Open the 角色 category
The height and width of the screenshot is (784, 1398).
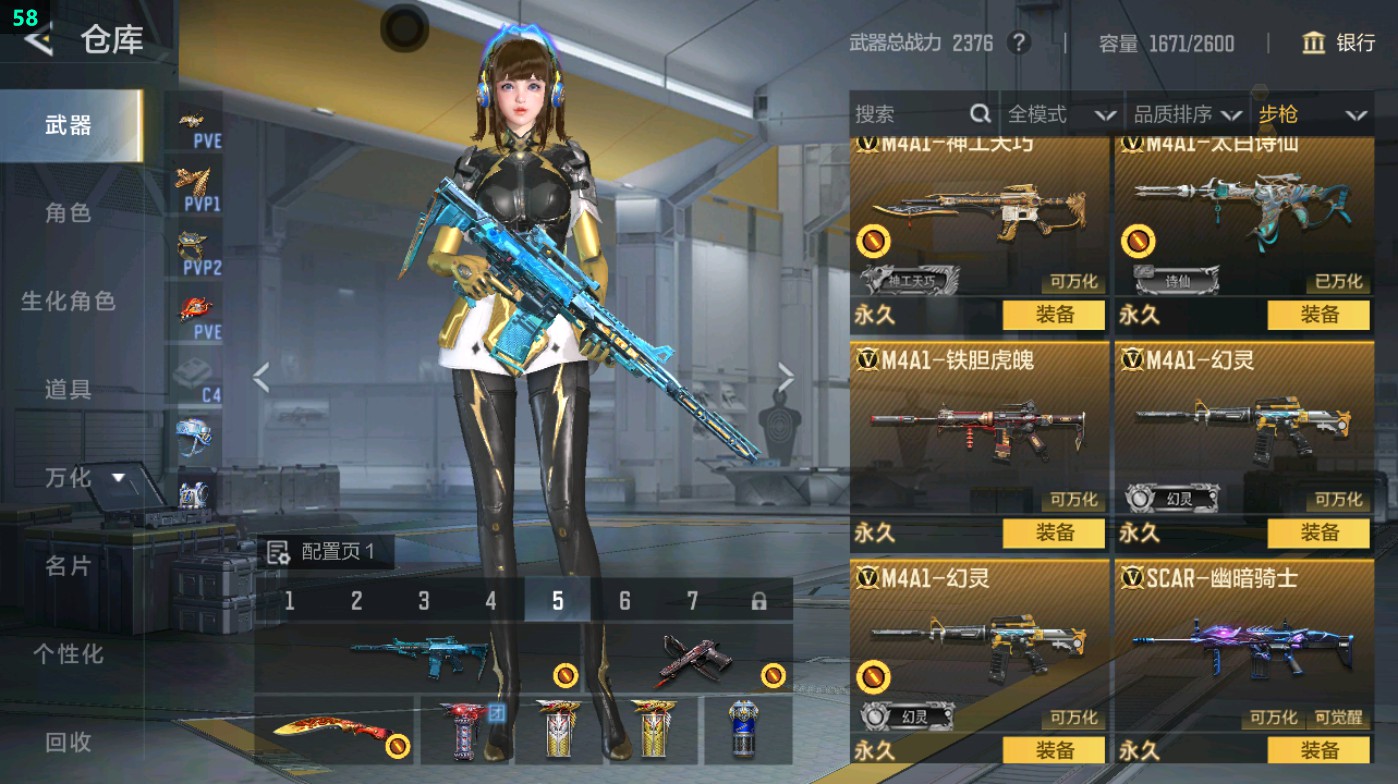click(x=68, y=213)
